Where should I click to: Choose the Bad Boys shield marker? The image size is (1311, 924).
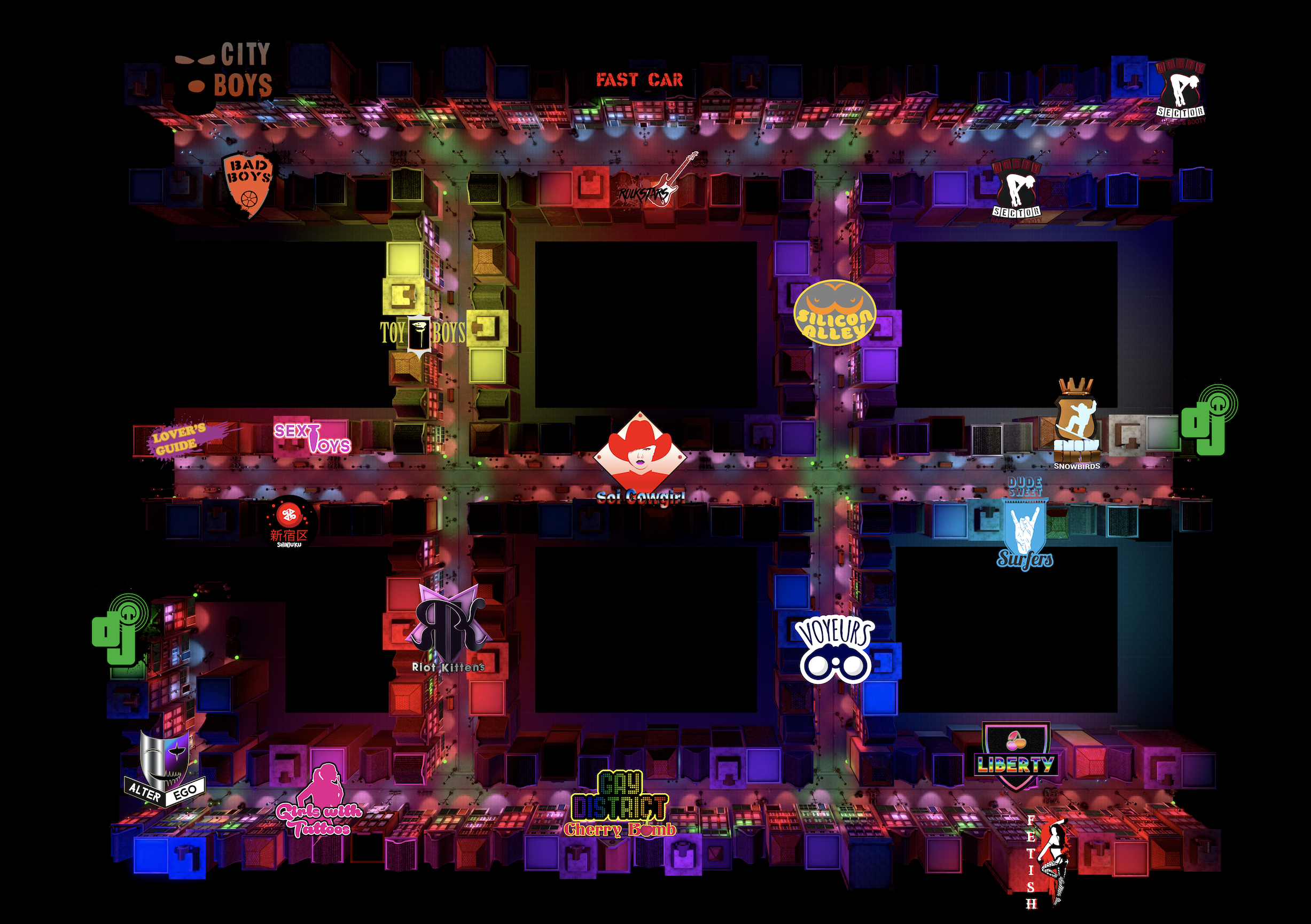(248, 184)
